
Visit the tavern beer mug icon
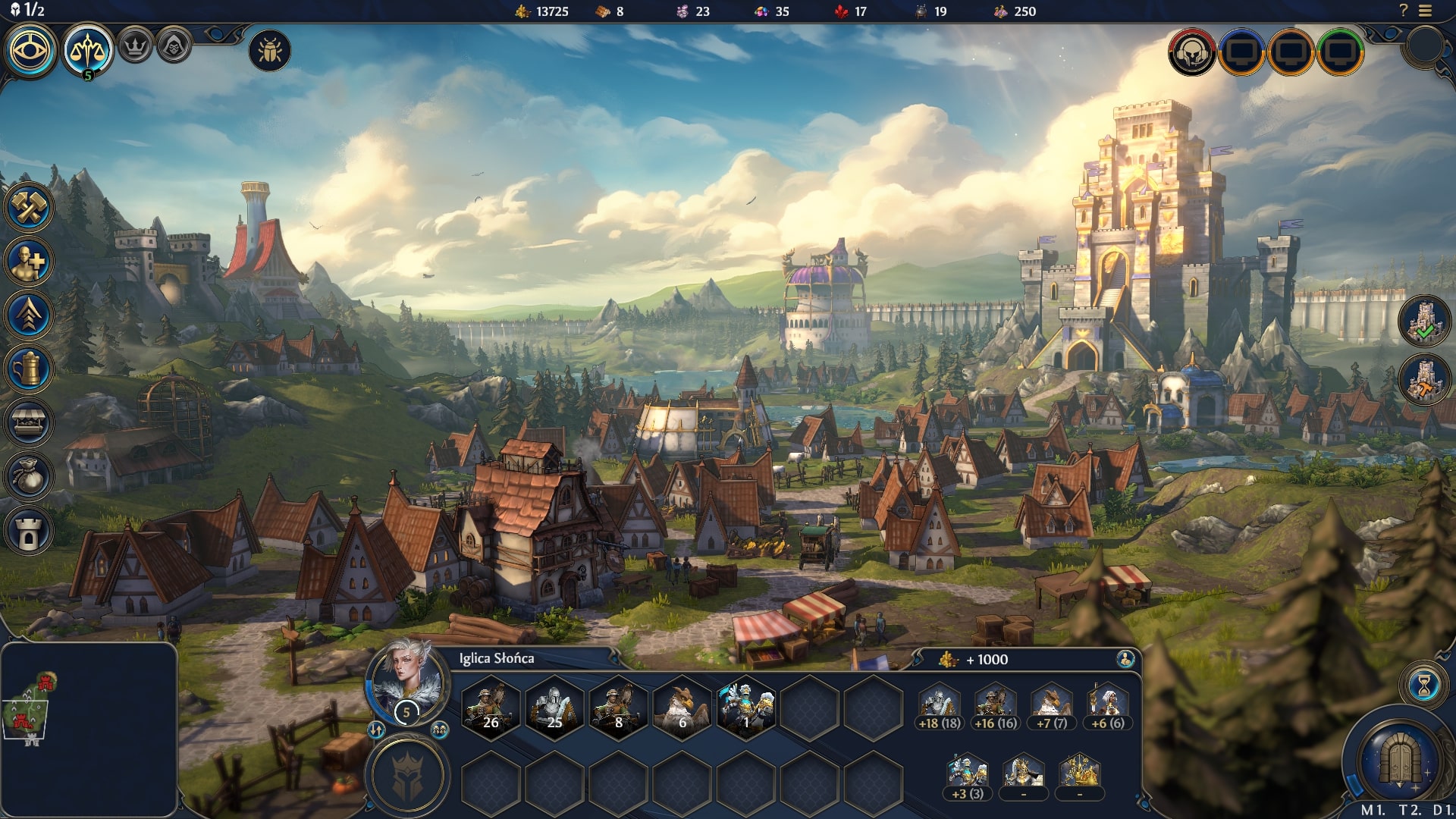pos(29,369)
